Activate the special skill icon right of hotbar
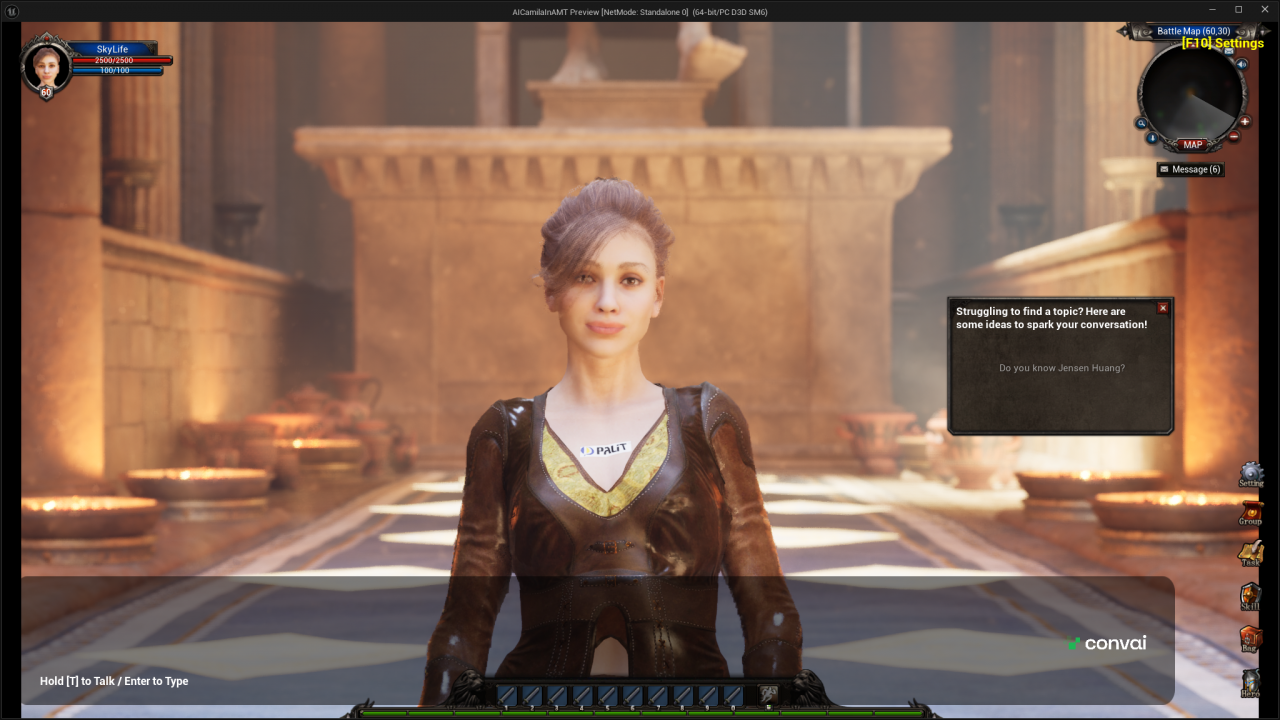This screenshot has height=720, width=1280. [x=768, y=693]
